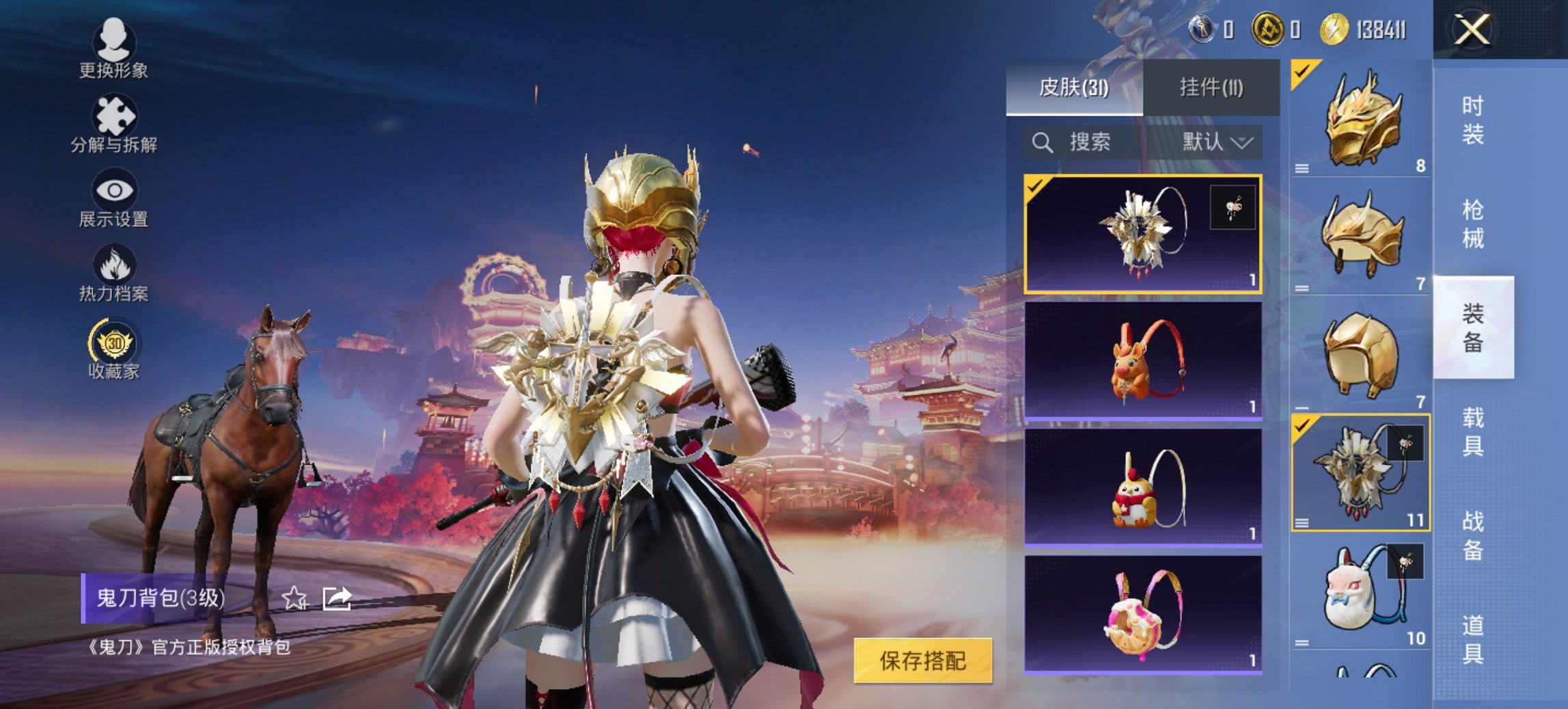Switch to the 挂件(11) tab
The image size is (1568, 709).
tap(1211, 88)
